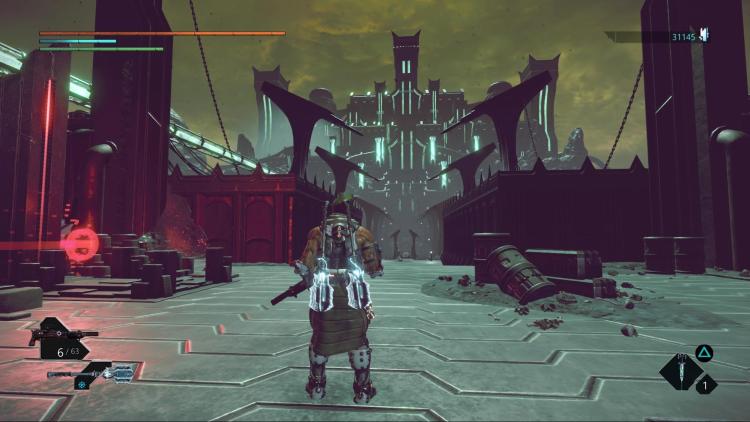Viewport: 750px width, 422px height.
Task: Switch to the secondary melee weapon slot
Action: 93,374
